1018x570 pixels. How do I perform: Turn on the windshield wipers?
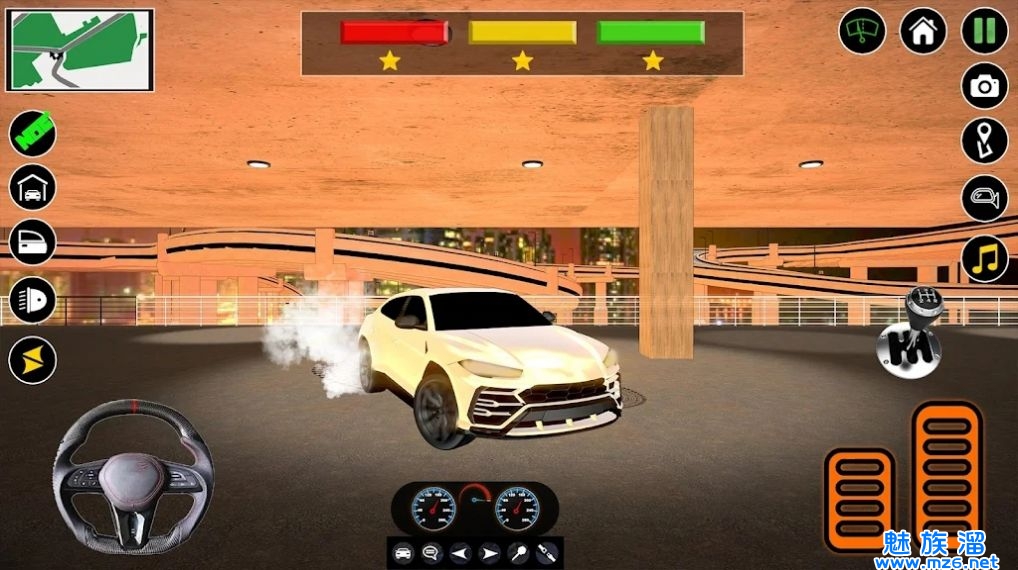862,31
